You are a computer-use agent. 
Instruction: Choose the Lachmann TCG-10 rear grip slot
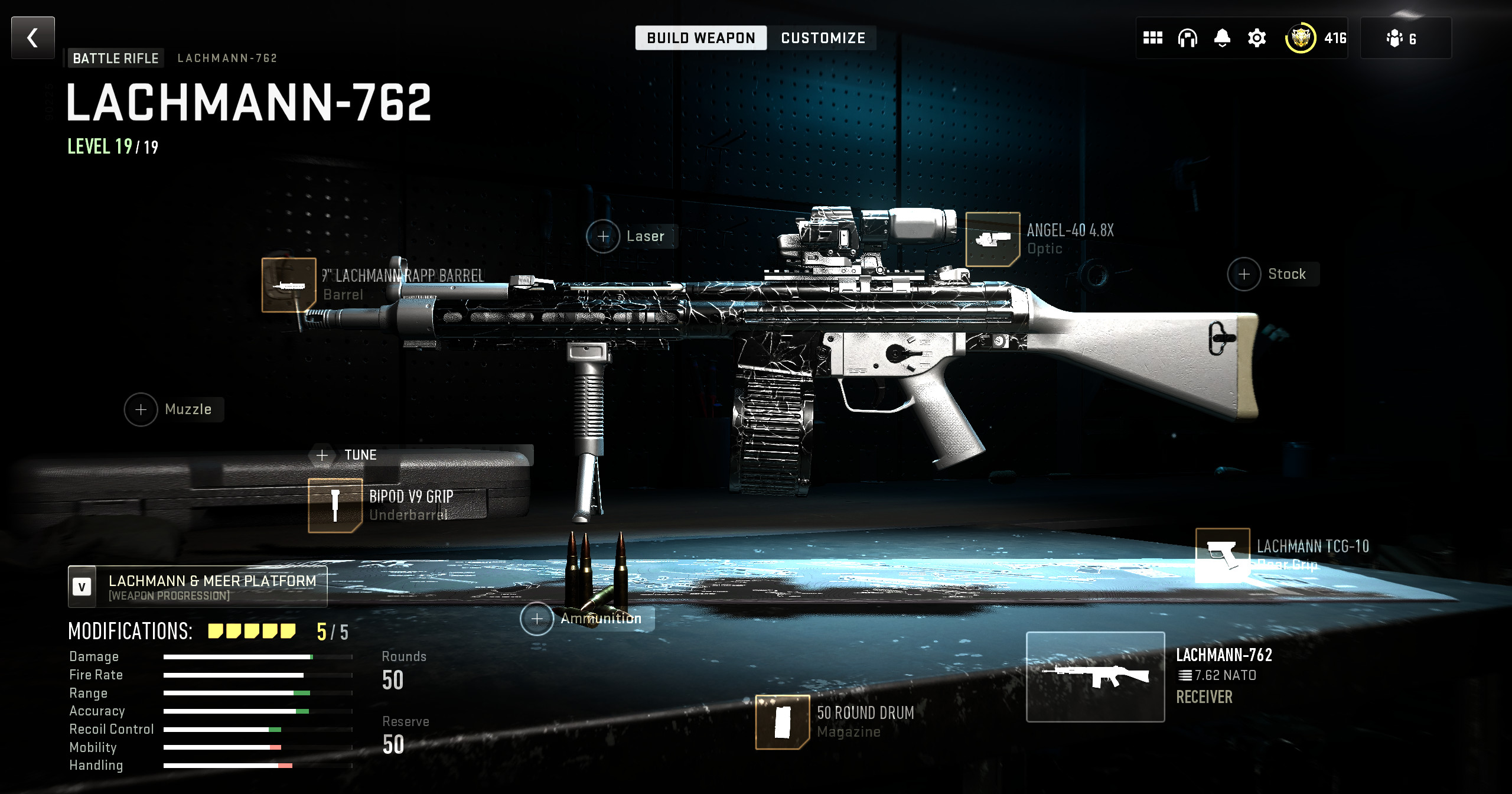(1223, 555)
